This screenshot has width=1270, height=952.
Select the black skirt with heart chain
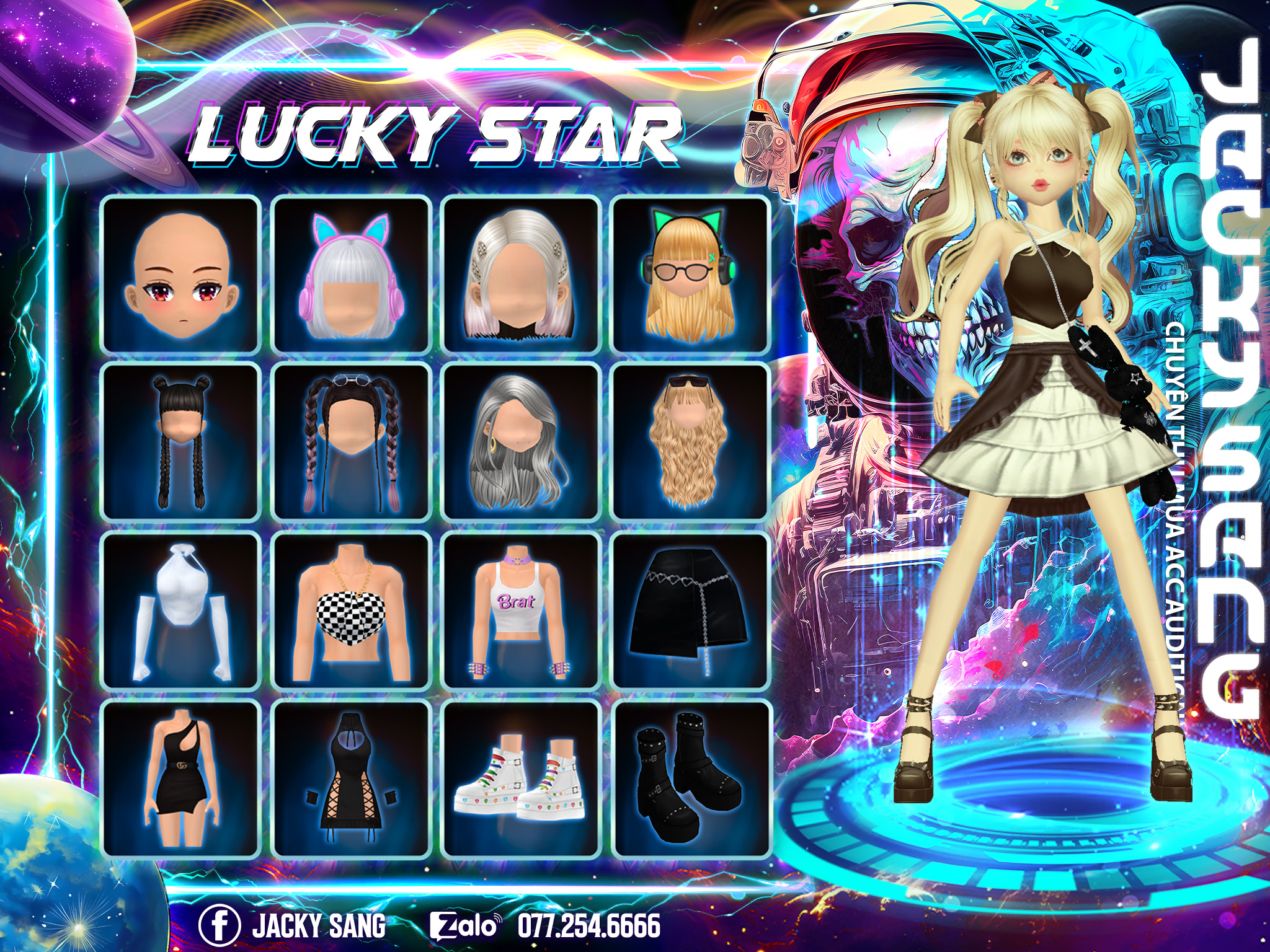point(691,611)
